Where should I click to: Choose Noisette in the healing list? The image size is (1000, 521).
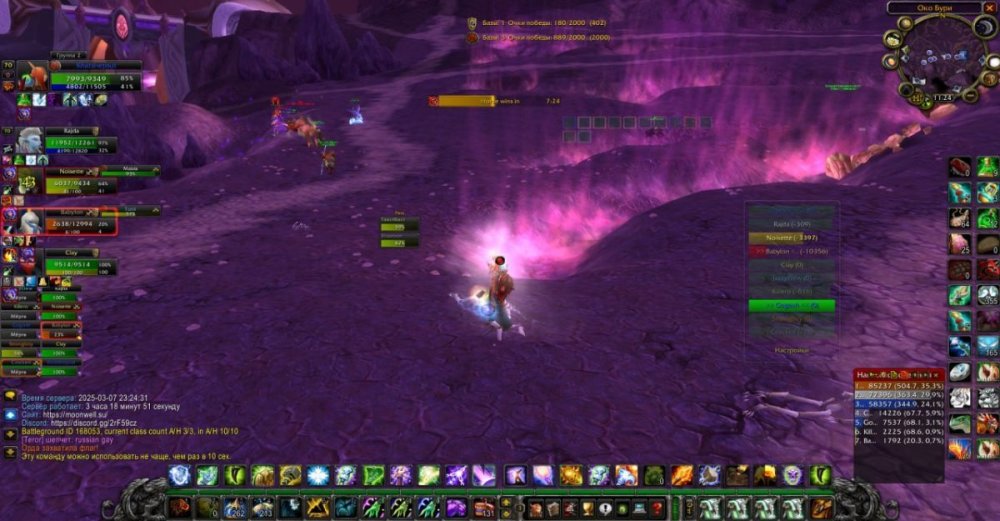[x=792, y=238]
